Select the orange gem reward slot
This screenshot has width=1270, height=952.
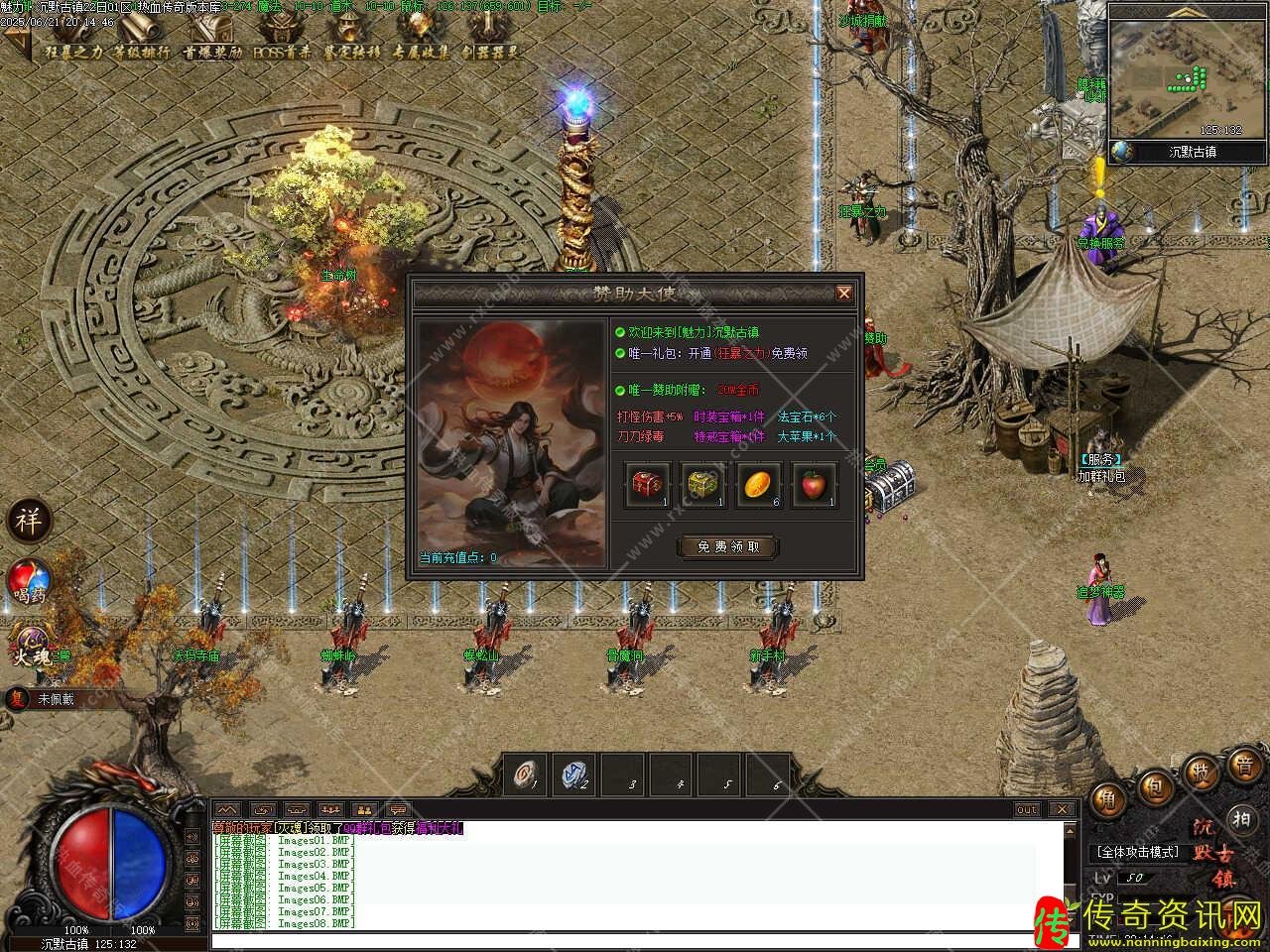point(758,486)
